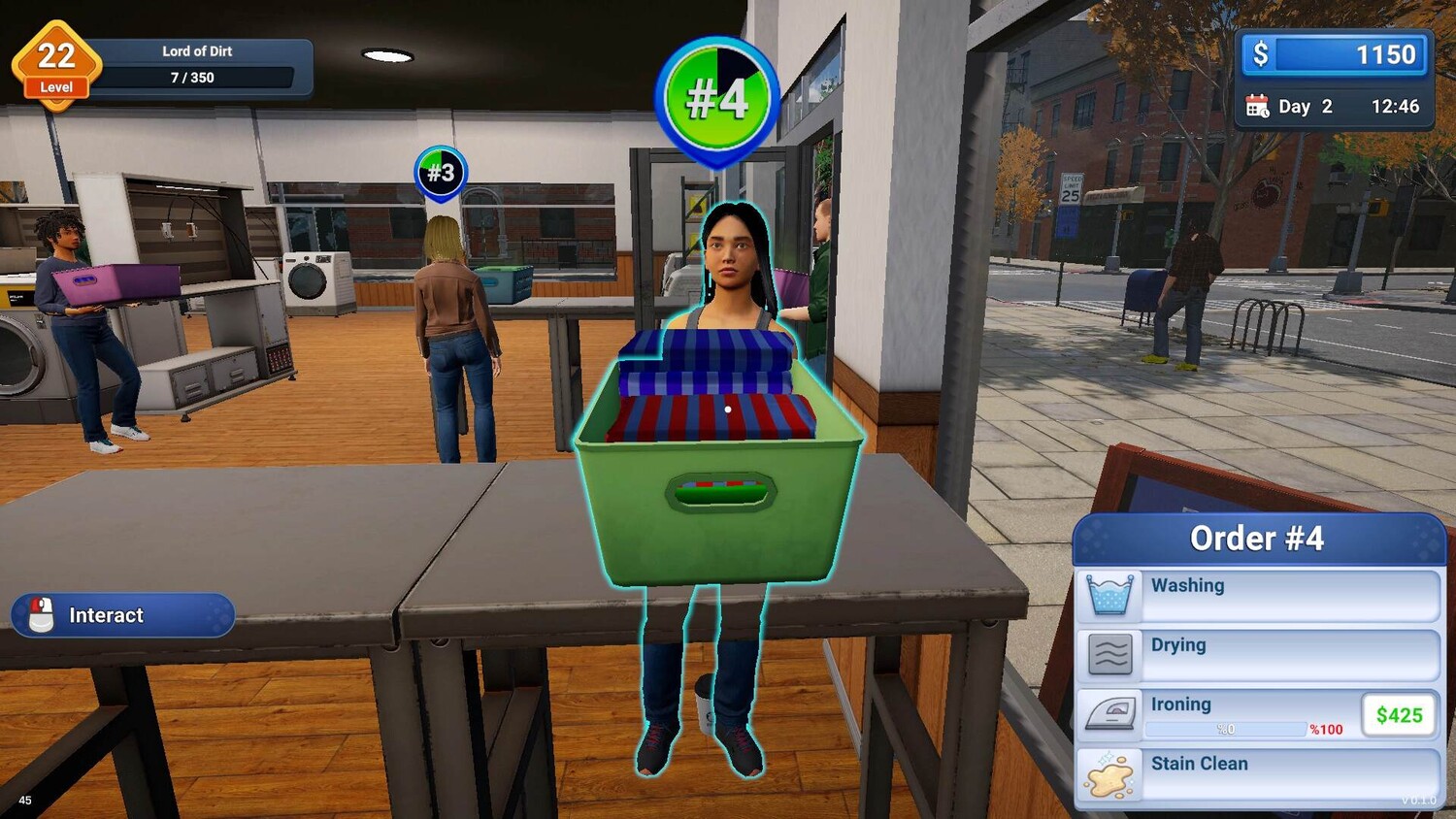Image resolution: width=1456 pixels, height=819 pixels.
Task: Click the green #4 order marker
Action: click(x=717, y=98)
